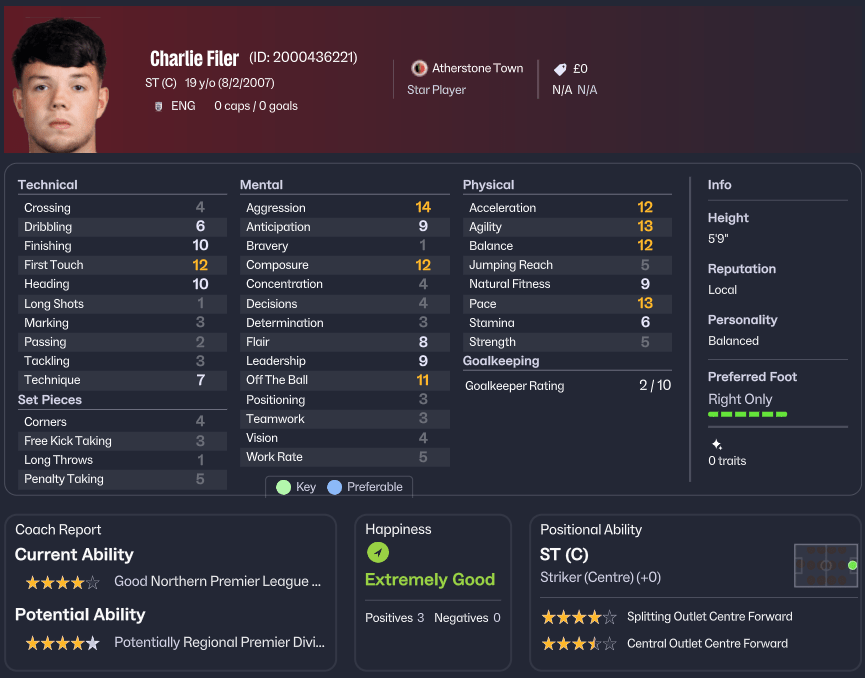The image size is (865, 678).
Task: Open the 0 traits section
Action: (x=727, y=460)
